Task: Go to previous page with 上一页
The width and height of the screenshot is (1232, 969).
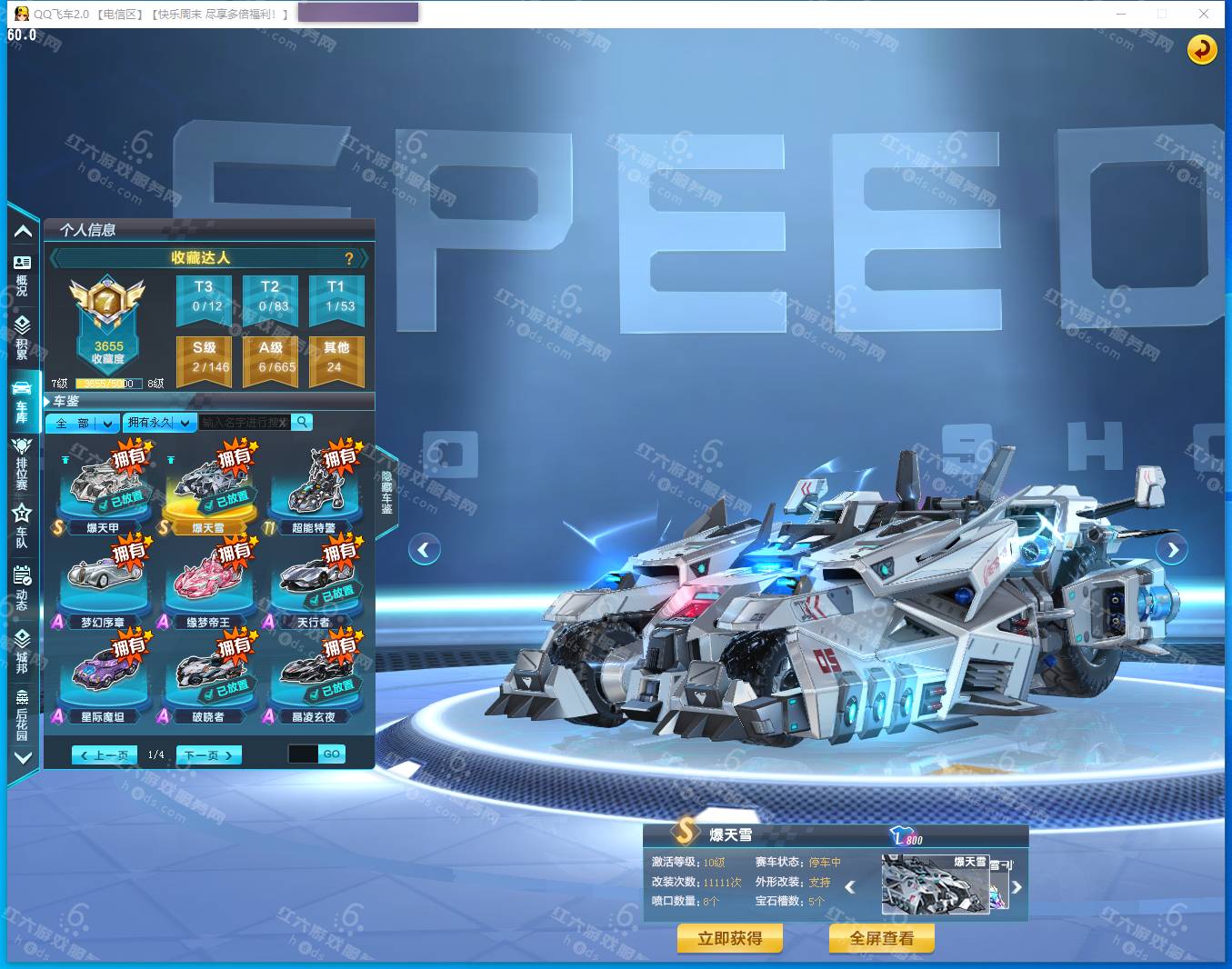Action: click(x=105, y=754)
